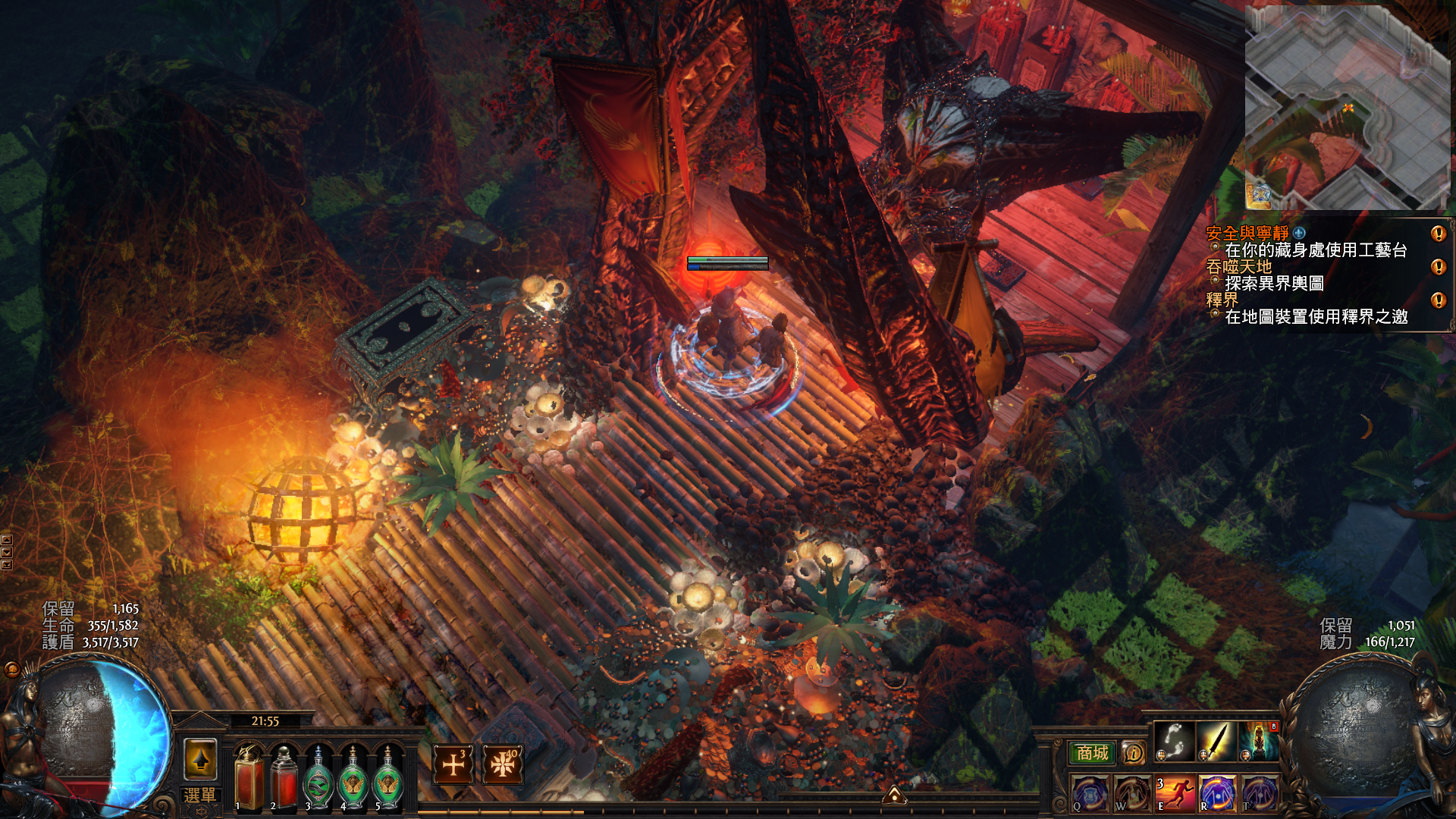Viewport: 1456px width, 819px height.
Task: Select the footprints move skill slot
Action: [1175, 741]
